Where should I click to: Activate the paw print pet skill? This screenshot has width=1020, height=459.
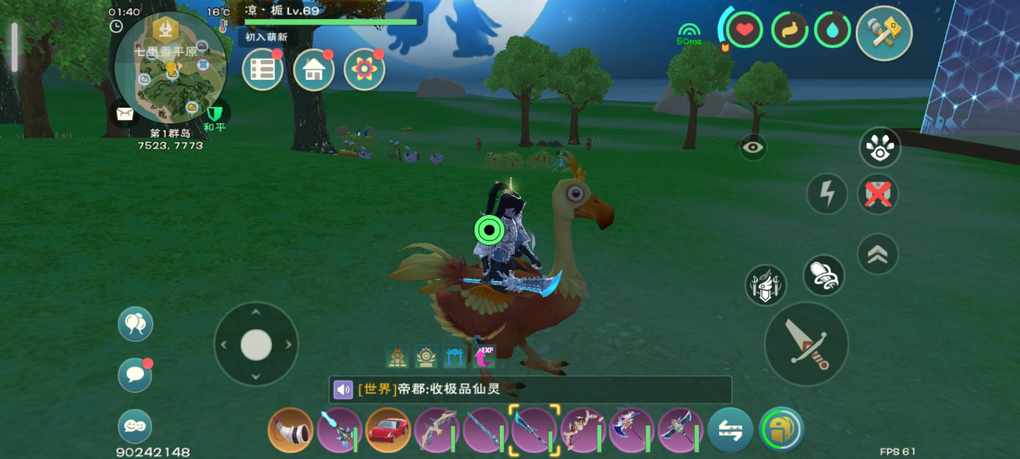point(879,148)
